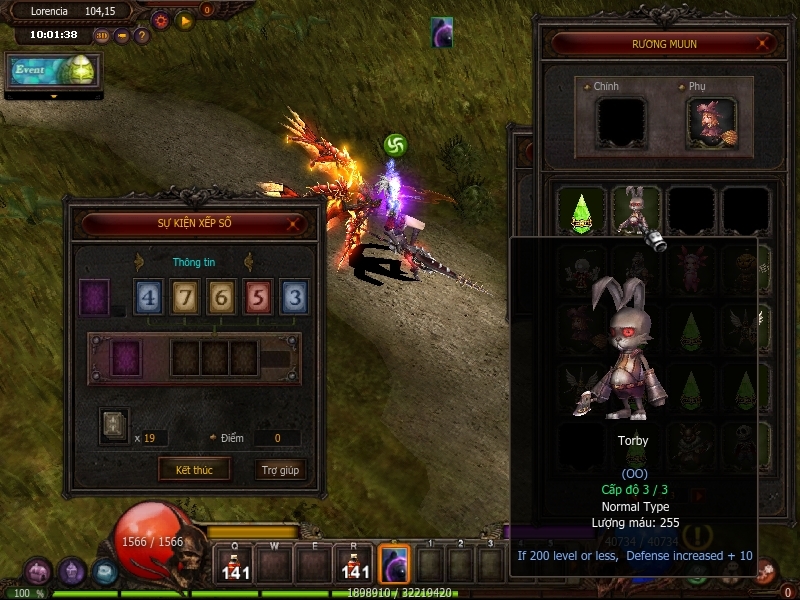Pick the blue number 3 card
Viewport: 800px width, 600px height.
(x=294, y=297)
